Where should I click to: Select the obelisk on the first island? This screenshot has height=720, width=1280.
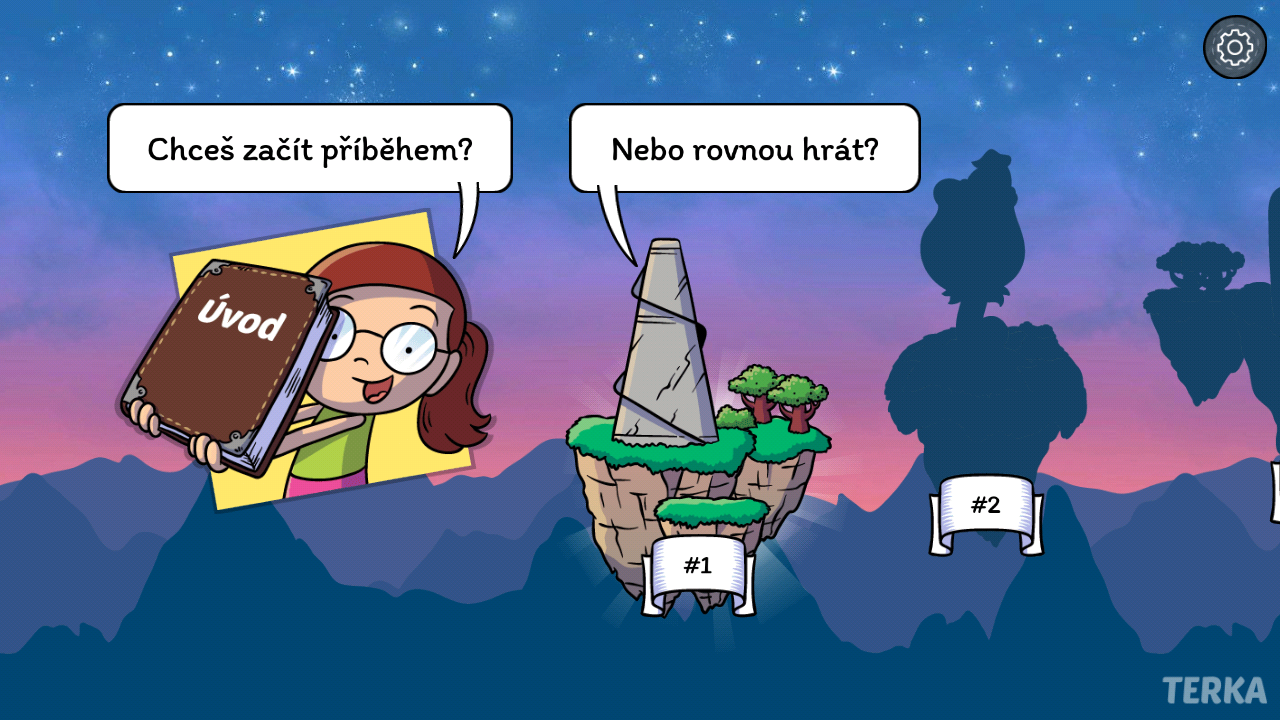coord(665,340)
